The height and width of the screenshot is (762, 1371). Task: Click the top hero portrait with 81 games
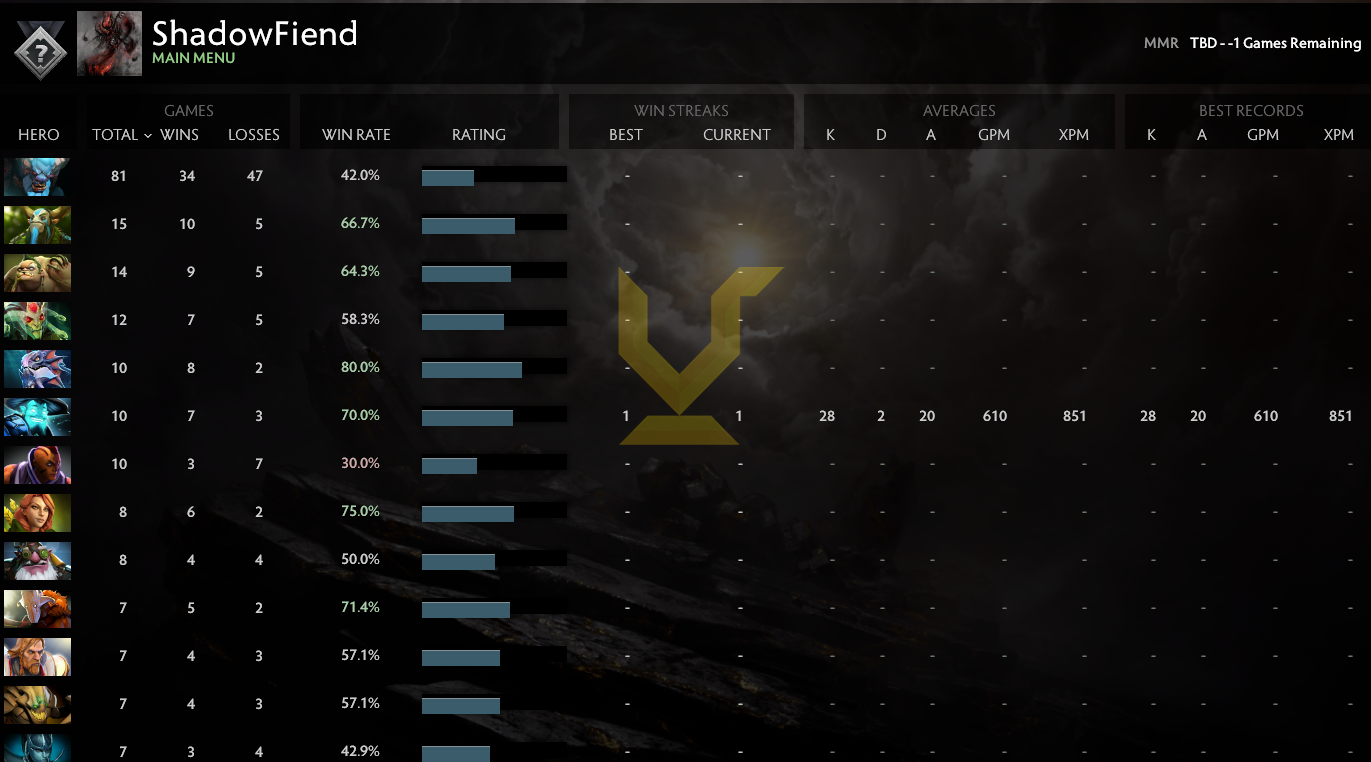coord(37,175)
